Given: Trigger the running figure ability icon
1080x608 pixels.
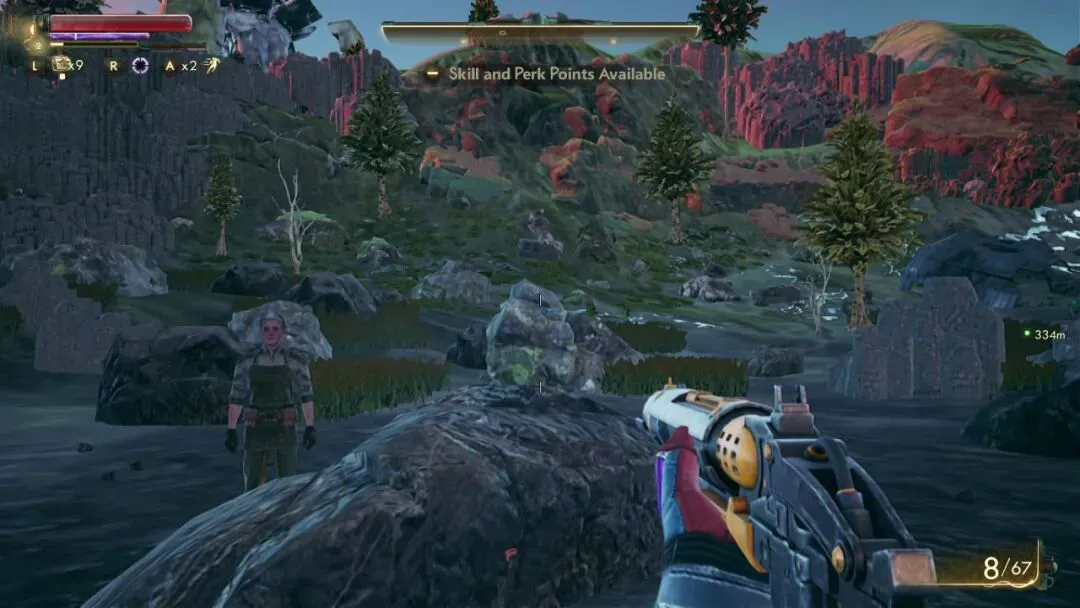Looking at the screenshot, I should pos(212,66).
